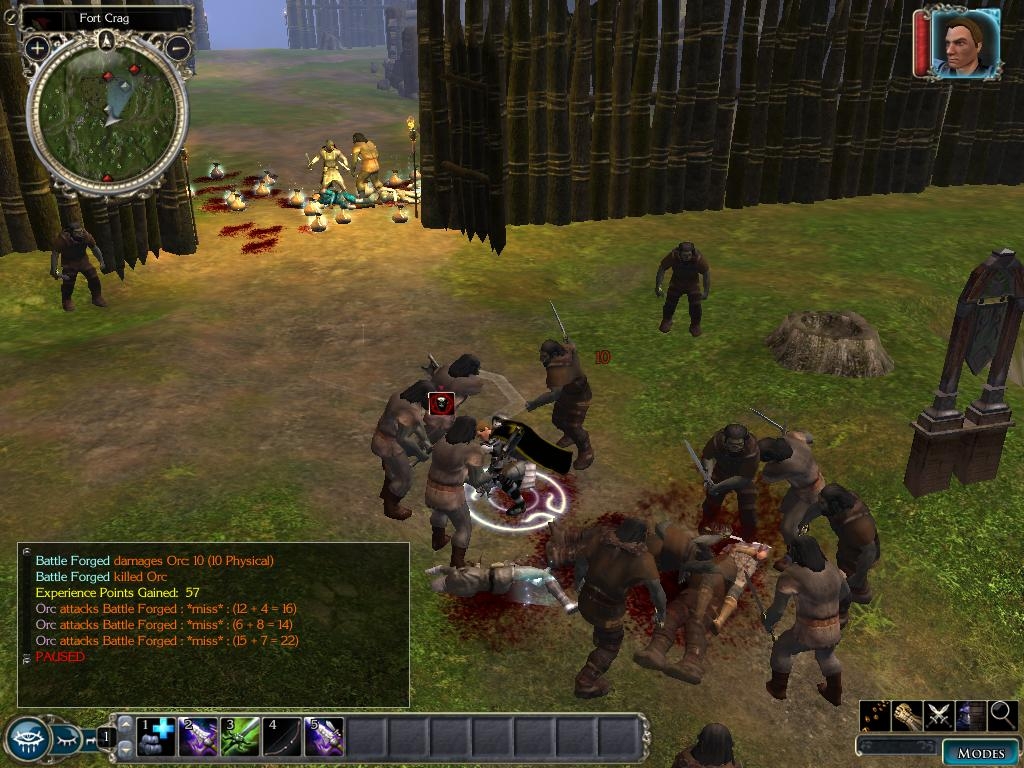Zoom out the minimap with the minus button
Viewport: 1024px width, 768px height.
[x=178, y=47]
